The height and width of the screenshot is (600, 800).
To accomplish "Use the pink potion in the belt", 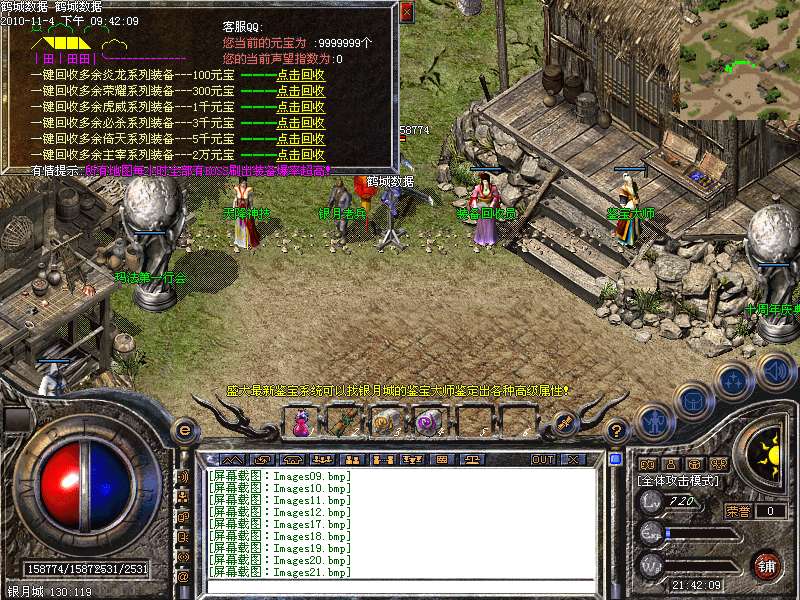I will [301, 424].
